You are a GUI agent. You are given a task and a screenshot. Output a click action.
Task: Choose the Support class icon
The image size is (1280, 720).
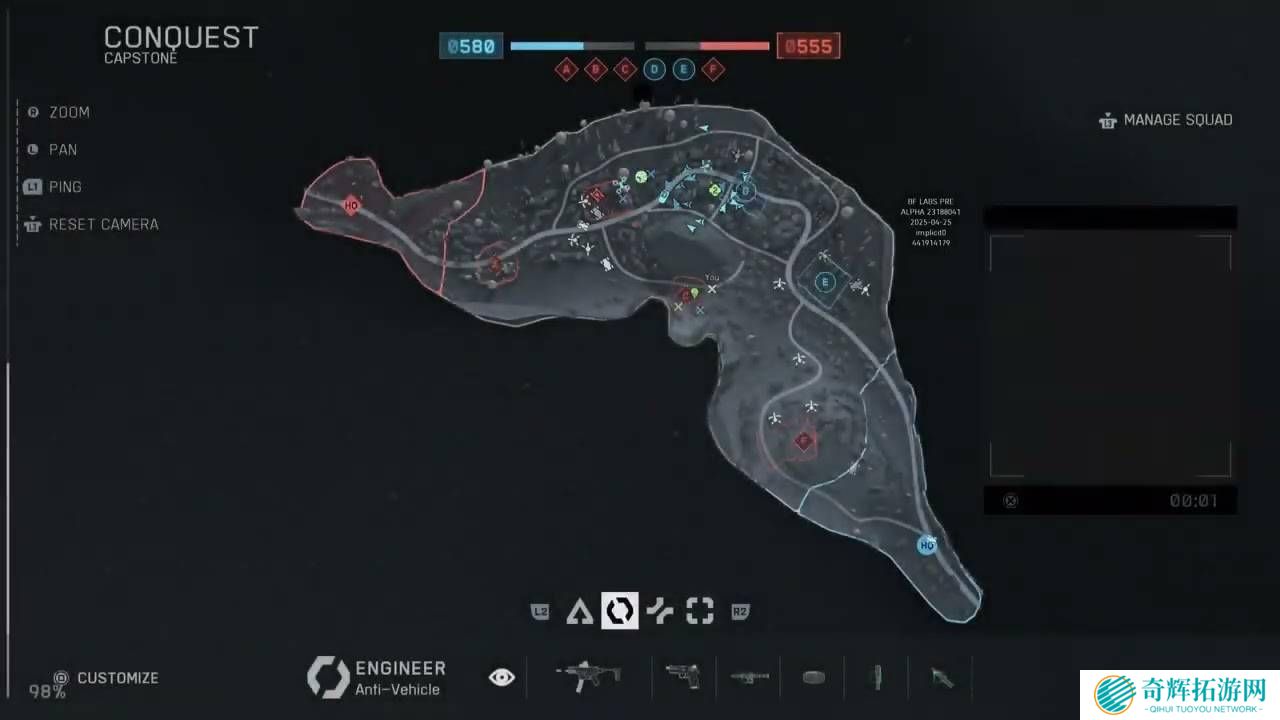[660, 611]
